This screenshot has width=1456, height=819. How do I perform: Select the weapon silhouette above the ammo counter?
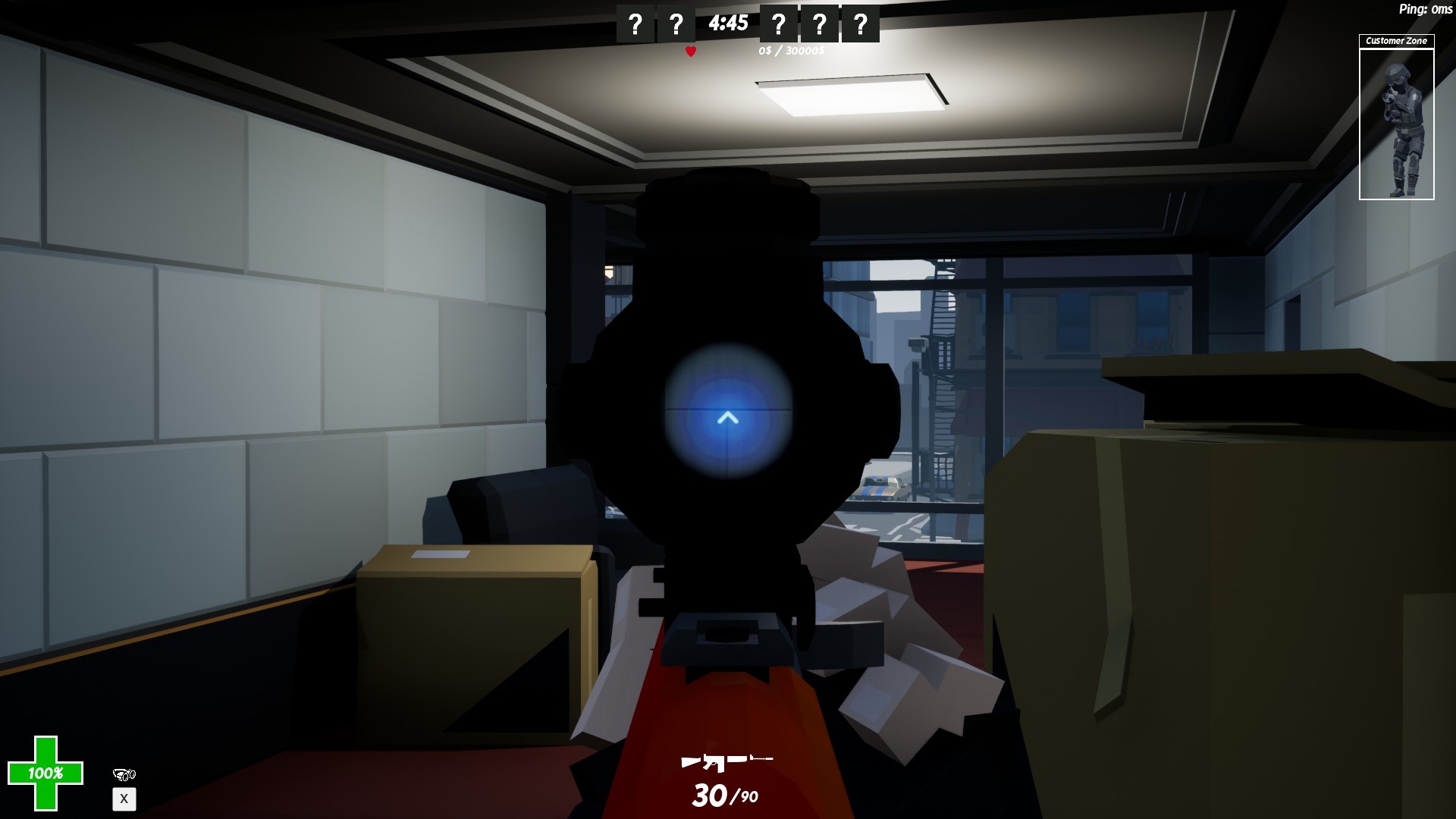click(x=727, y=761)
